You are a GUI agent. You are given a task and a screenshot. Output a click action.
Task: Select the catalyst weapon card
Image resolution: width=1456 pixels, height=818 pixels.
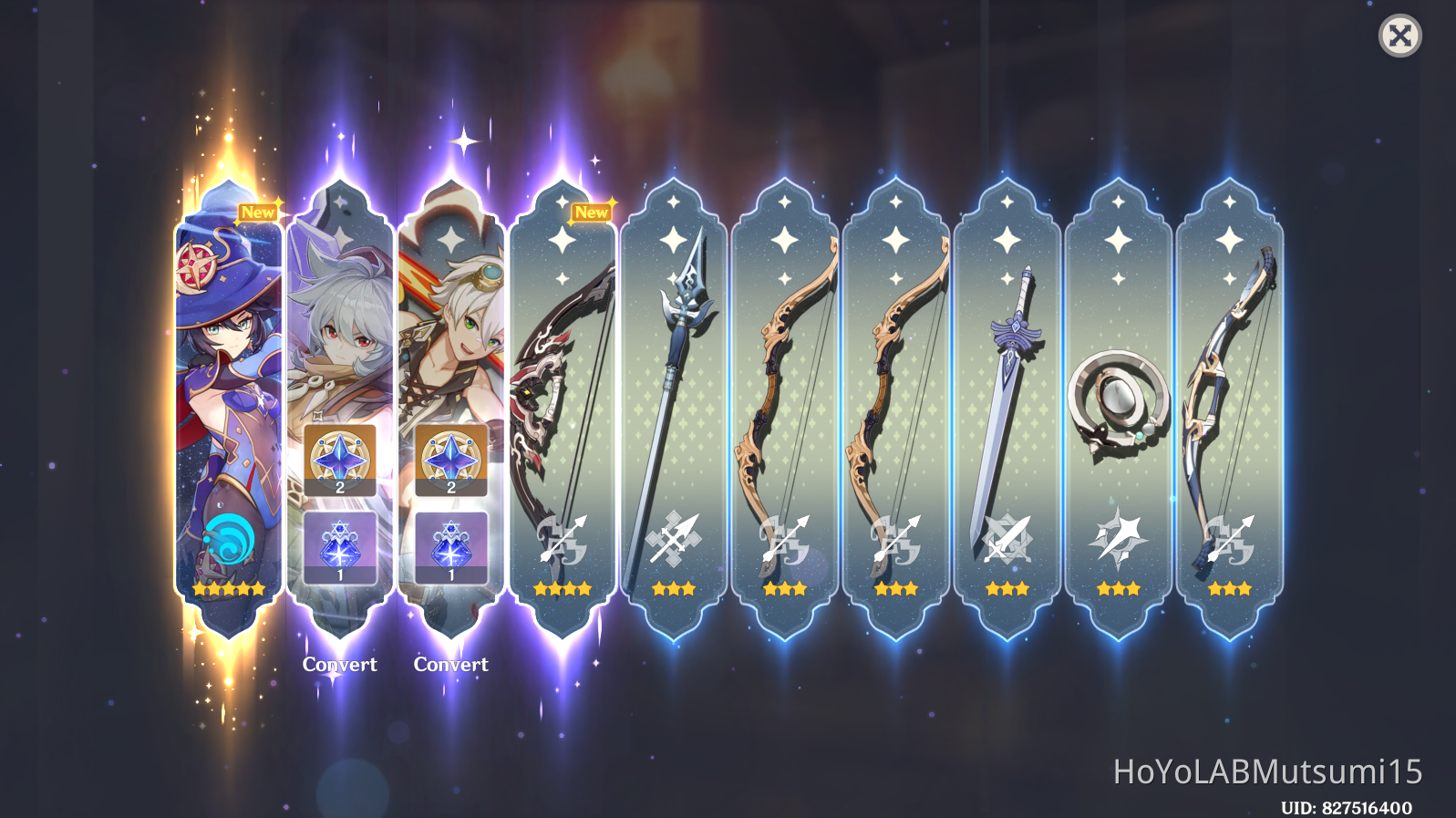tap(1118, 392)
